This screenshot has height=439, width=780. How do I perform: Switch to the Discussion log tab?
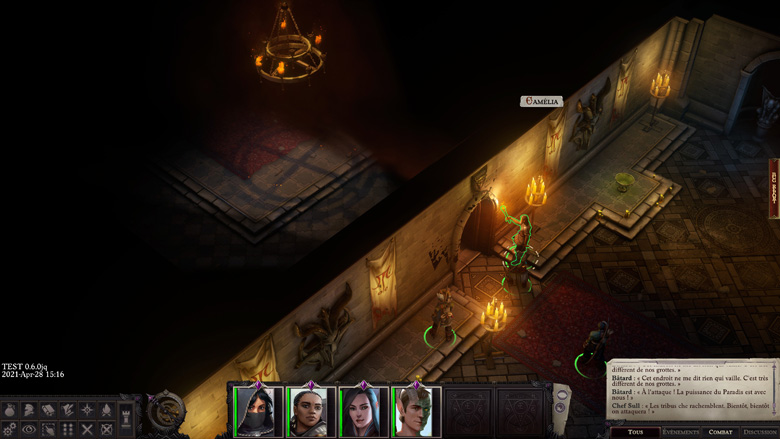[760, 432]
